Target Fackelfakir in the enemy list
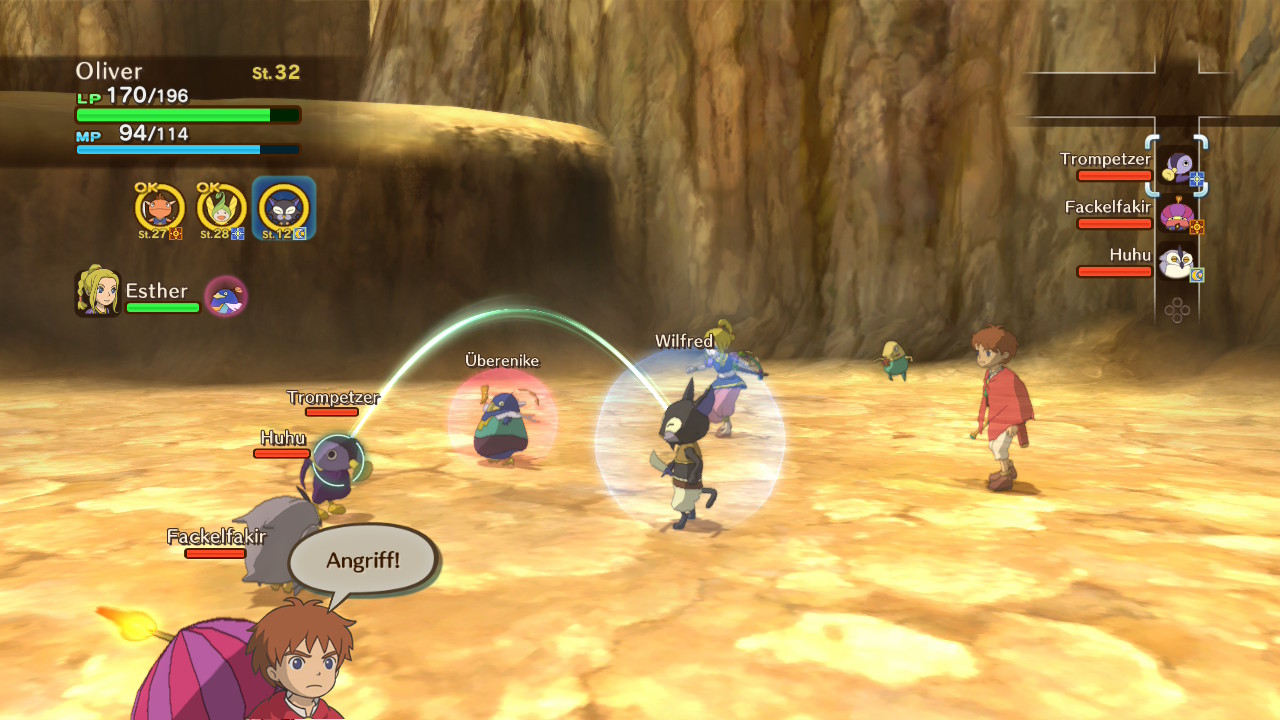The image size is (1280, 720). [1177, 214]
